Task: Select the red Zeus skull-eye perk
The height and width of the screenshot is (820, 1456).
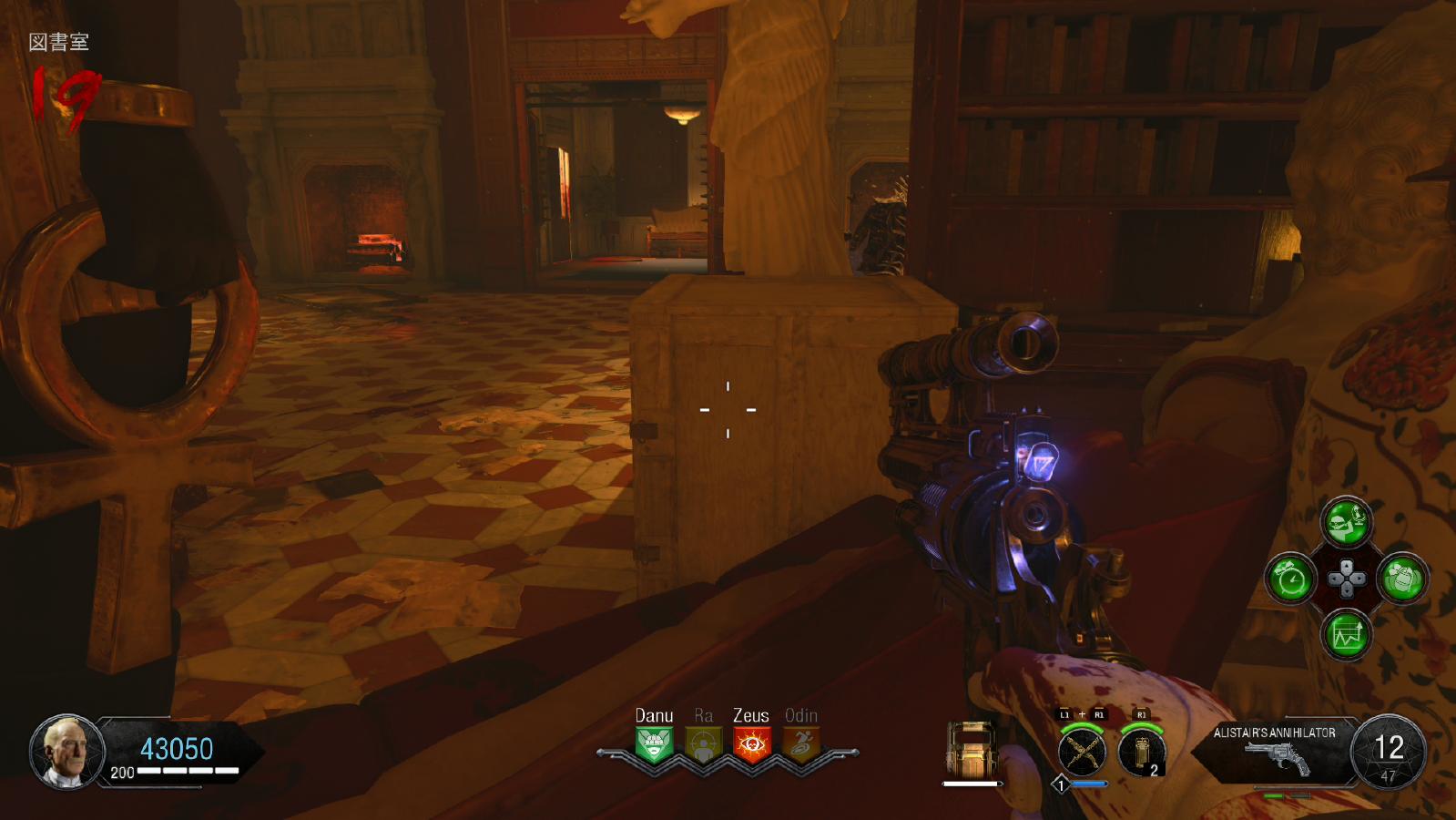Action: (x=751, y=744)
